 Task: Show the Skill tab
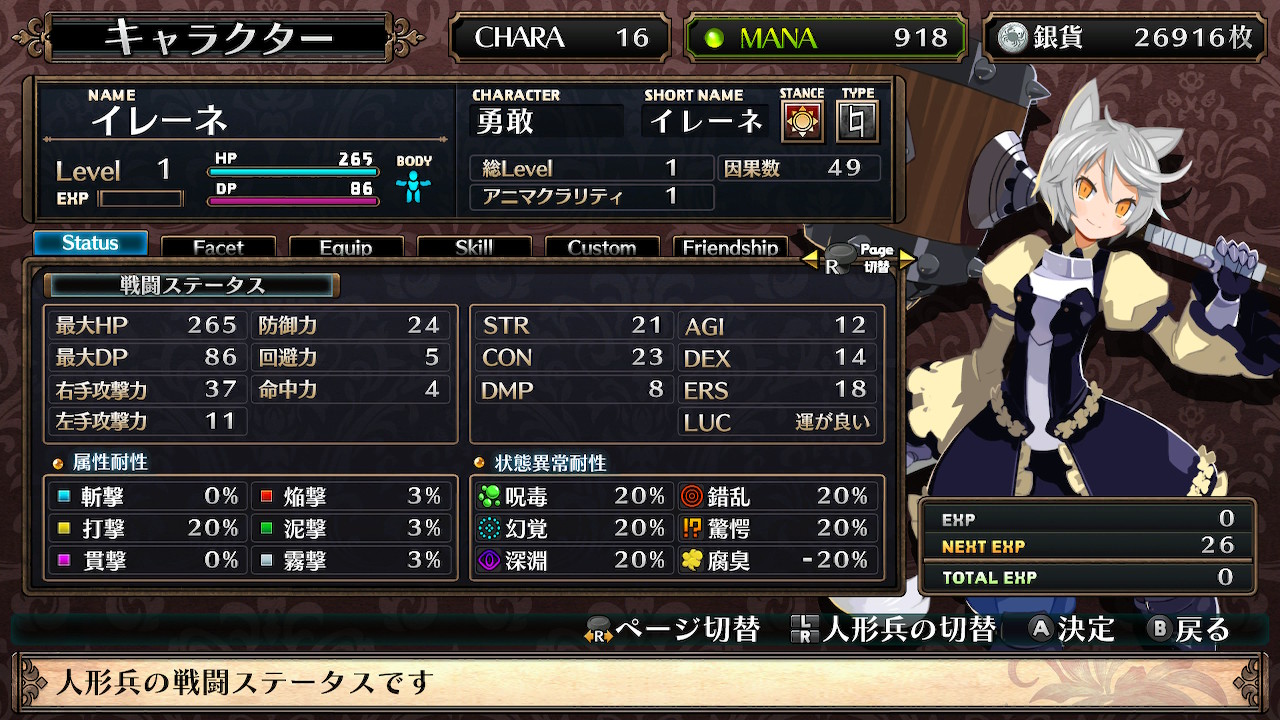(x=474, y=247)
